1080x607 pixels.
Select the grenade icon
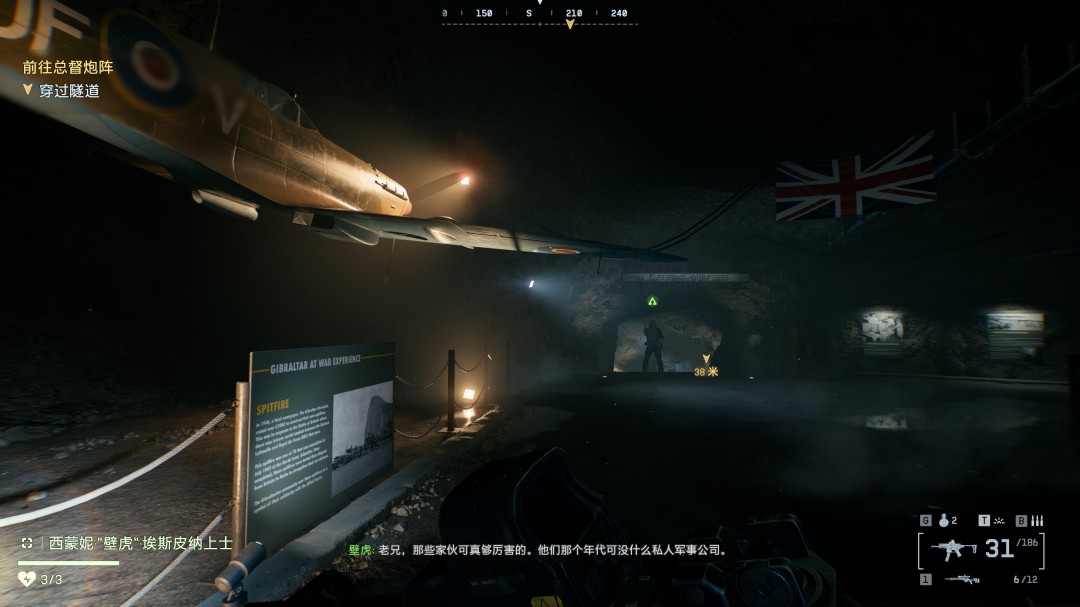pyautogui.click(x=942, y=520)
